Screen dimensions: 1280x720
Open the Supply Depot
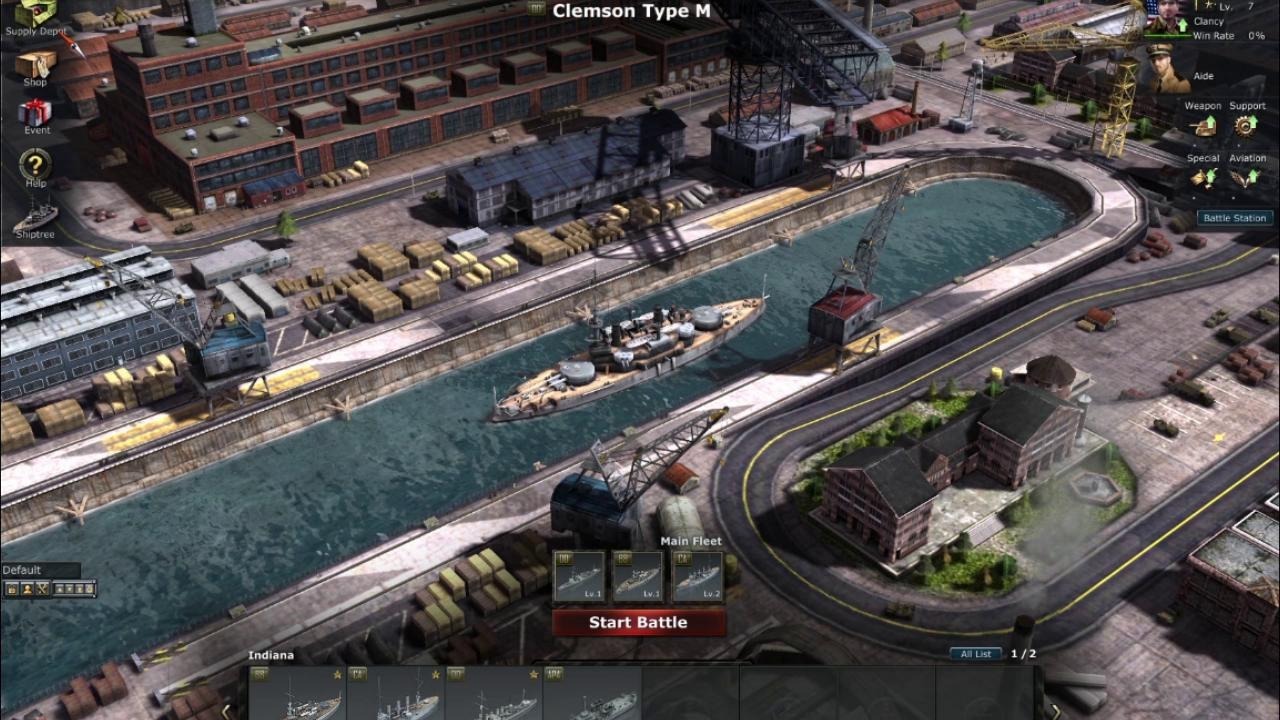pos(35,14)
